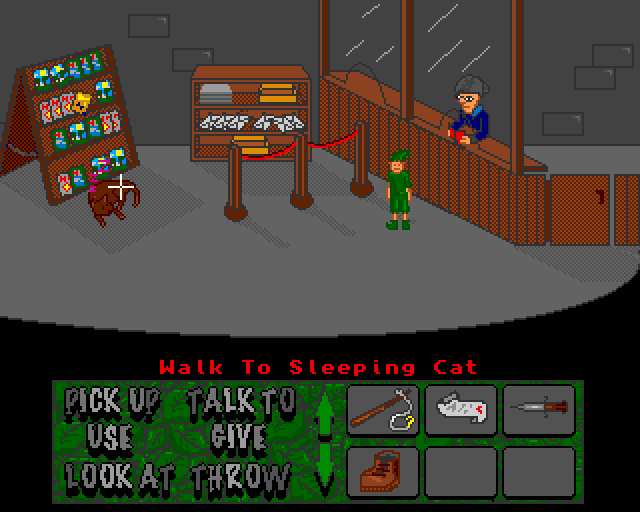This screenshot has height=512, width=640.
Task: Choose the Talk To verb
Action: 241,403
